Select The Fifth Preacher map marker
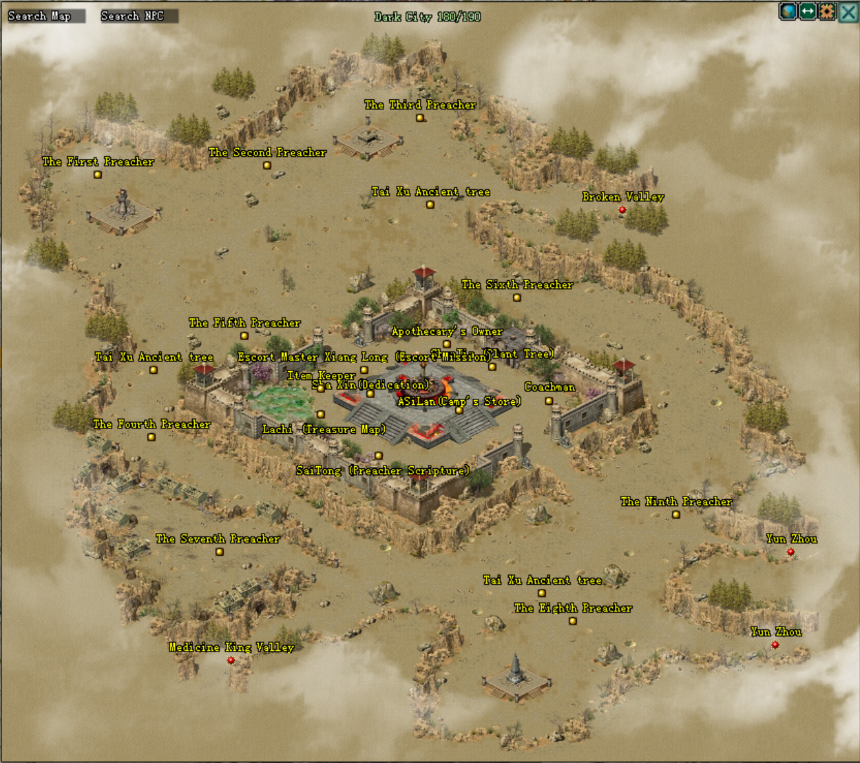This screenshot has width=860, height=763. [244, 336]
